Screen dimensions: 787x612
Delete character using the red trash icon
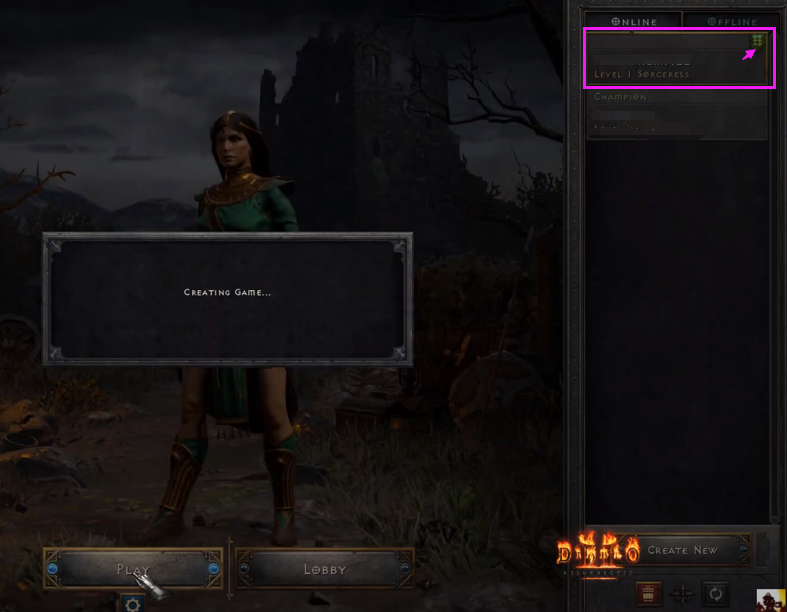pyautogui.click(x=646, y=593)
